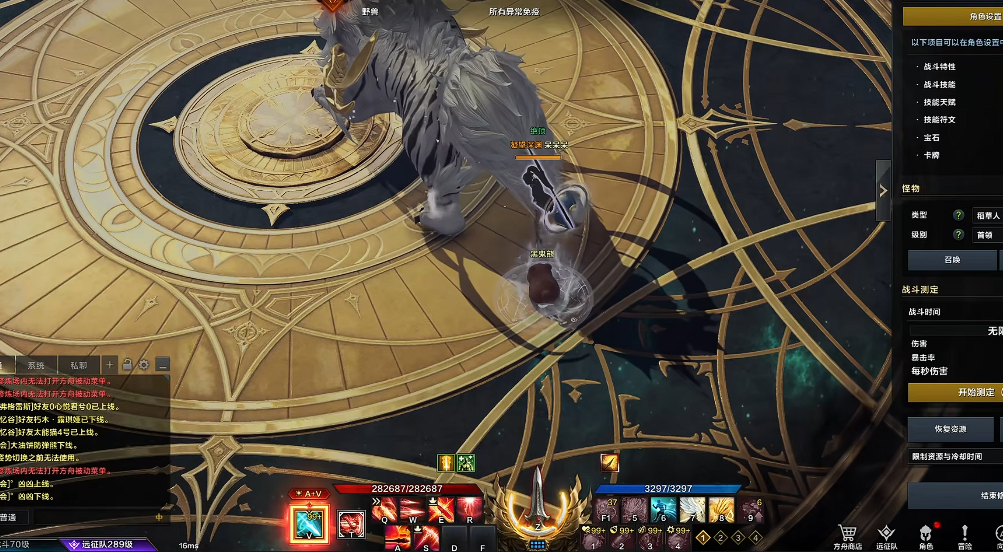The height and width of the screenshot is (552, 1003).
Task: Switch to the 私聊 whisper chat tab
Action: tap(78, 366)
